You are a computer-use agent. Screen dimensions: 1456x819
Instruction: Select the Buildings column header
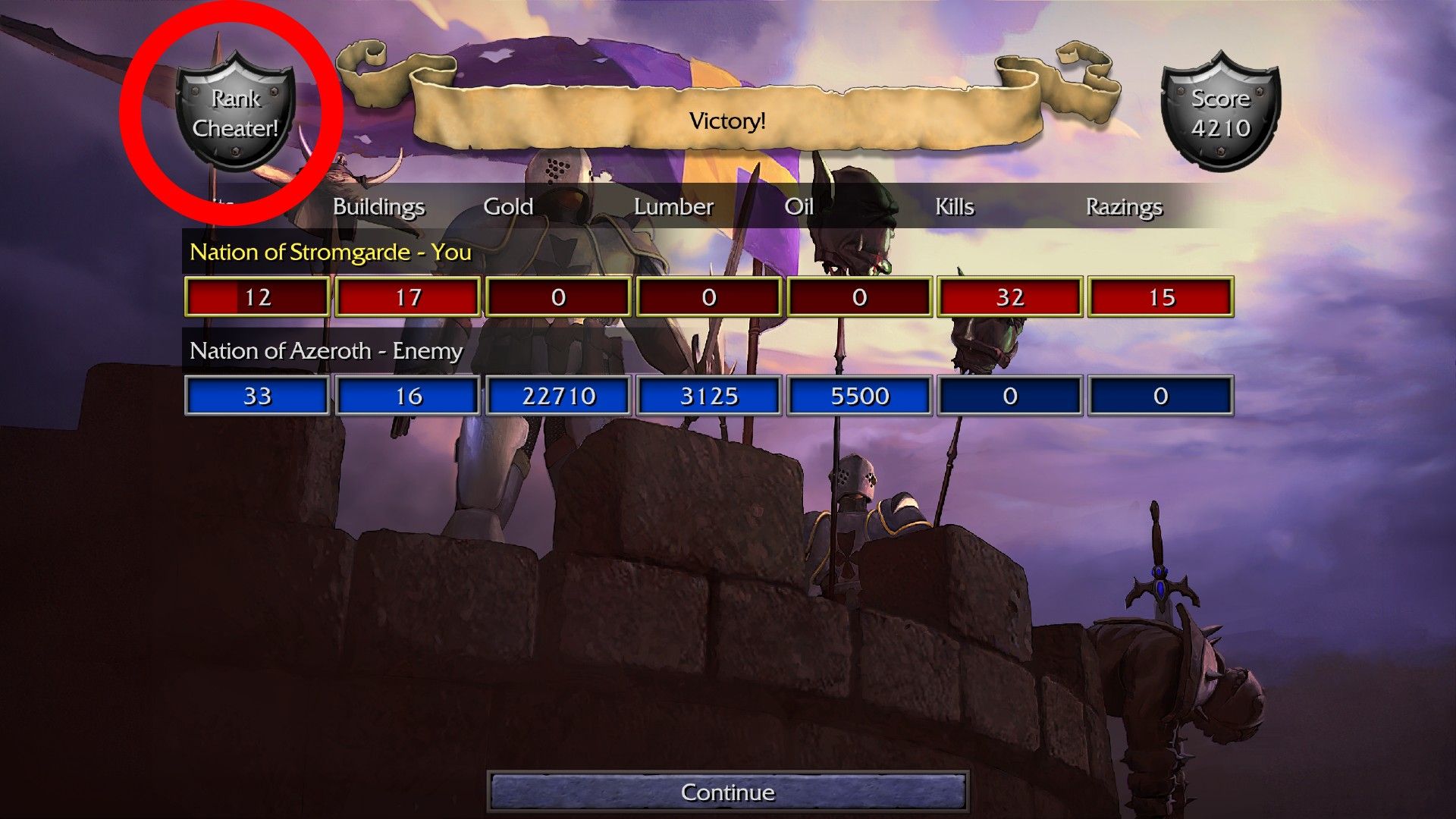click(x=378, y=206)
